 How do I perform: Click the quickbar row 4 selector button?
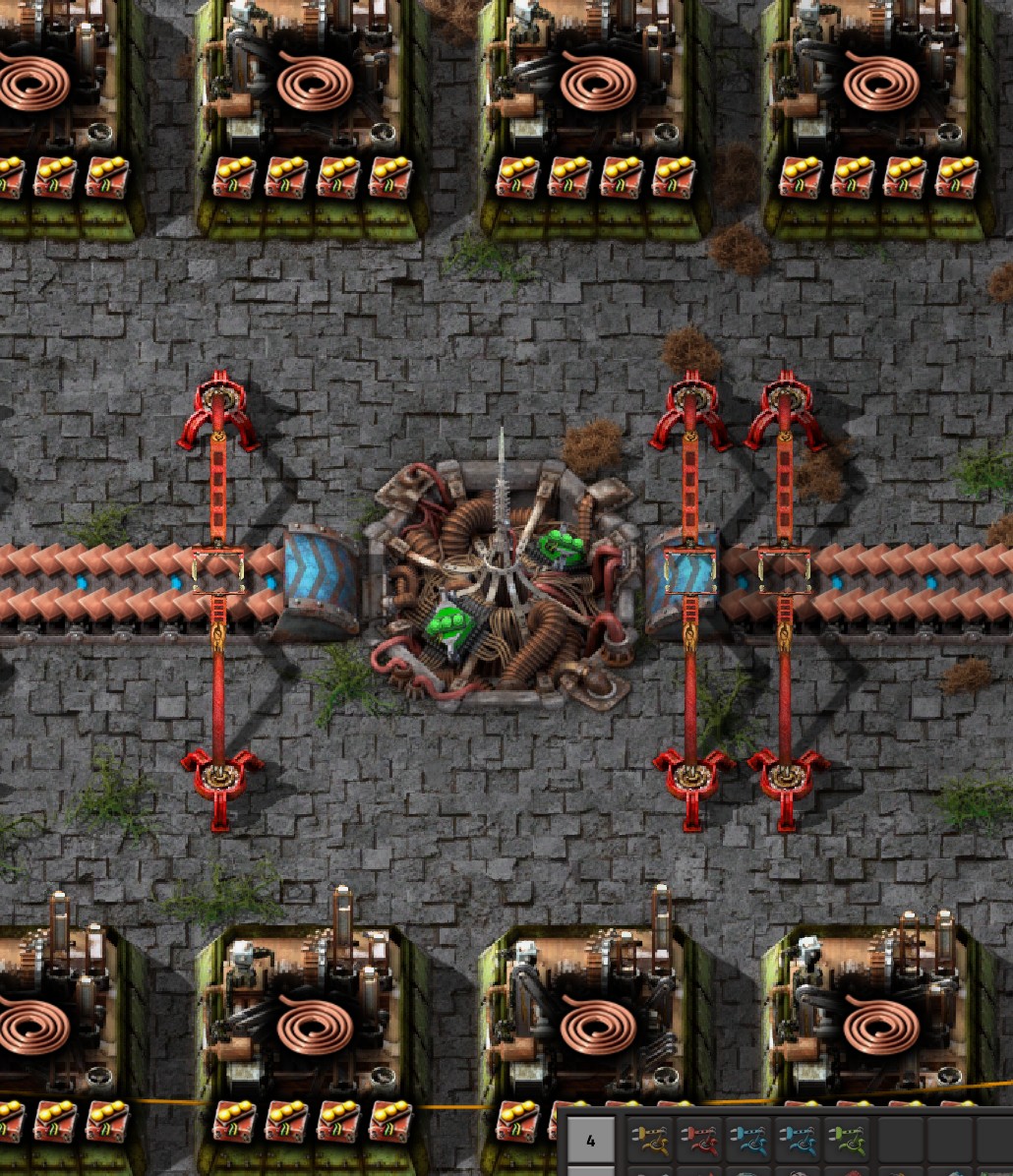pyautogui.click(x=590, y=1141)
